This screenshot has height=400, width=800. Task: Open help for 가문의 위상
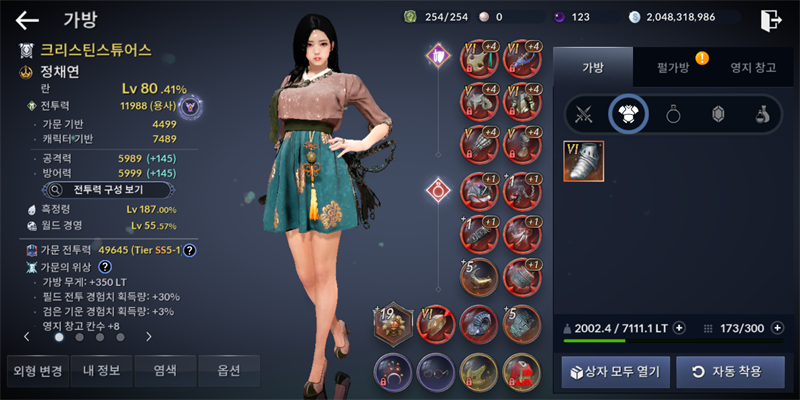tap(104, 268)
